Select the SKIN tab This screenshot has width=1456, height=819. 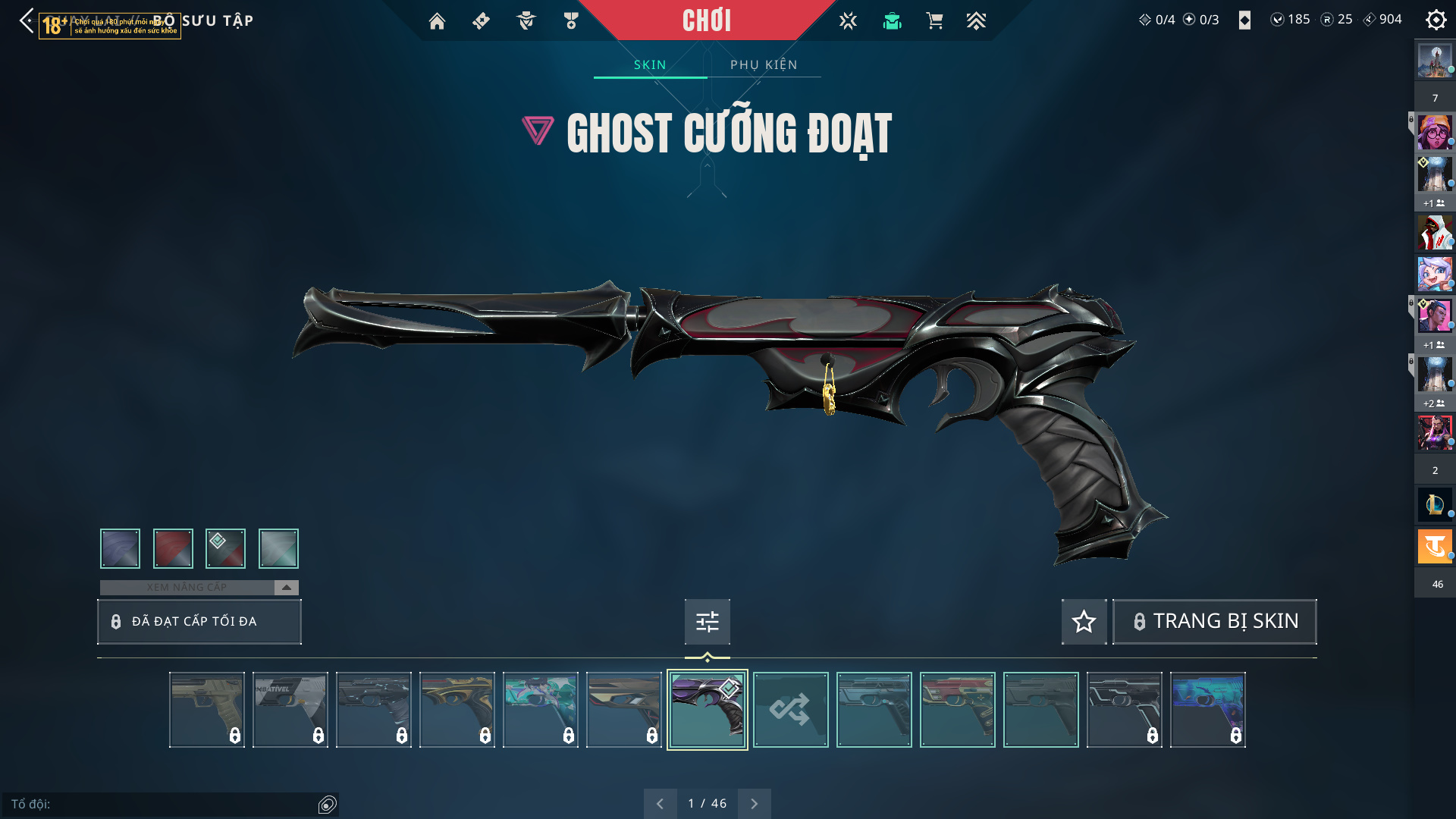(x=650, y=64)
